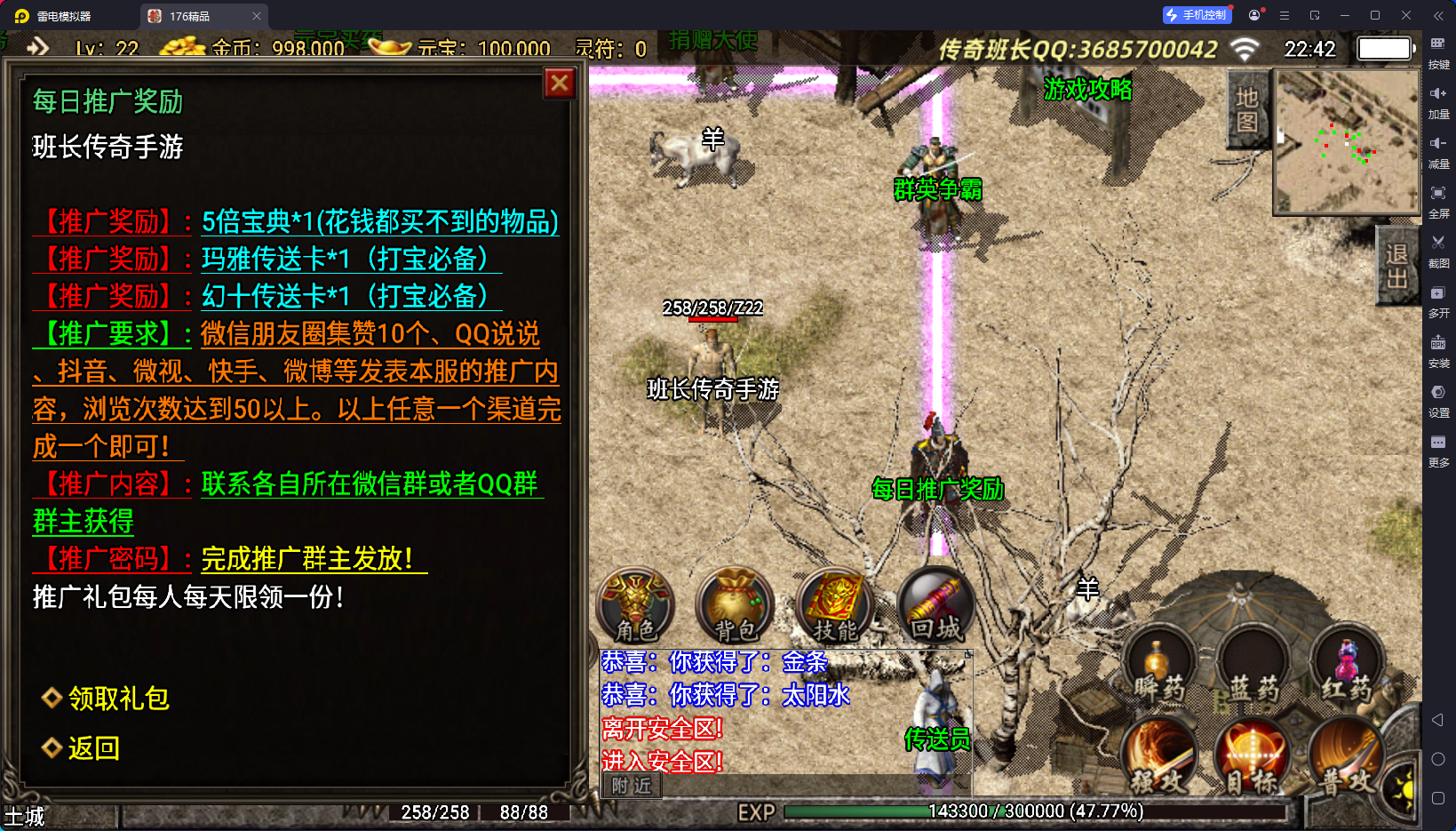Click the emulator's 截图 screenshot tool
Screen dimensions: 1456x831
[1438, 249]
